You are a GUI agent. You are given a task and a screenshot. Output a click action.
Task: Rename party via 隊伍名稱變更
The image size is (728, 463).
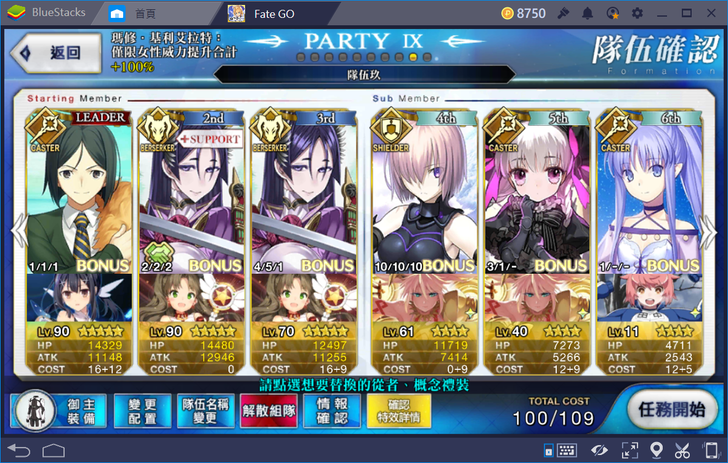click(207, 410)
